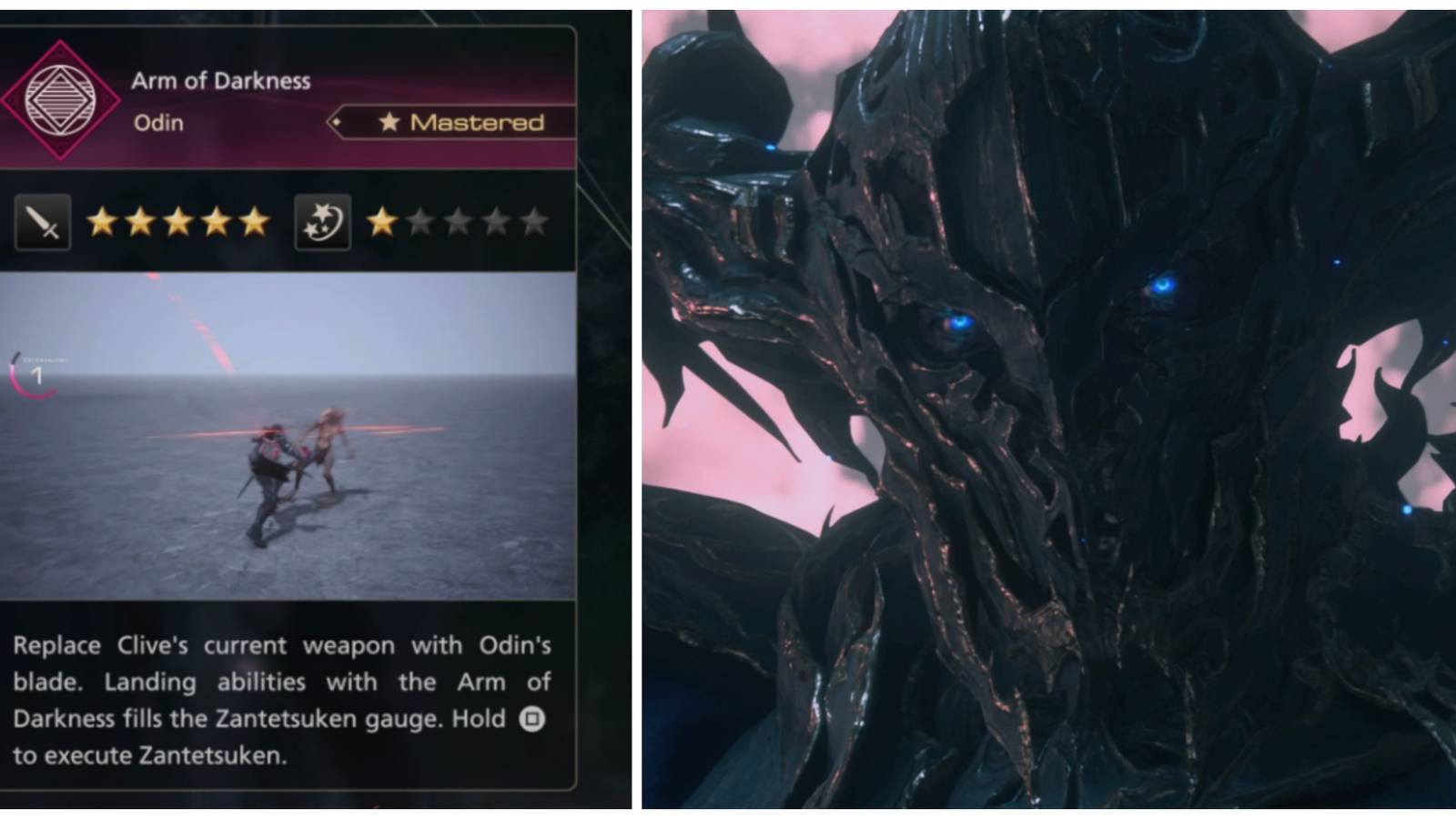Select the sword attack rating icon

point(40,219)
